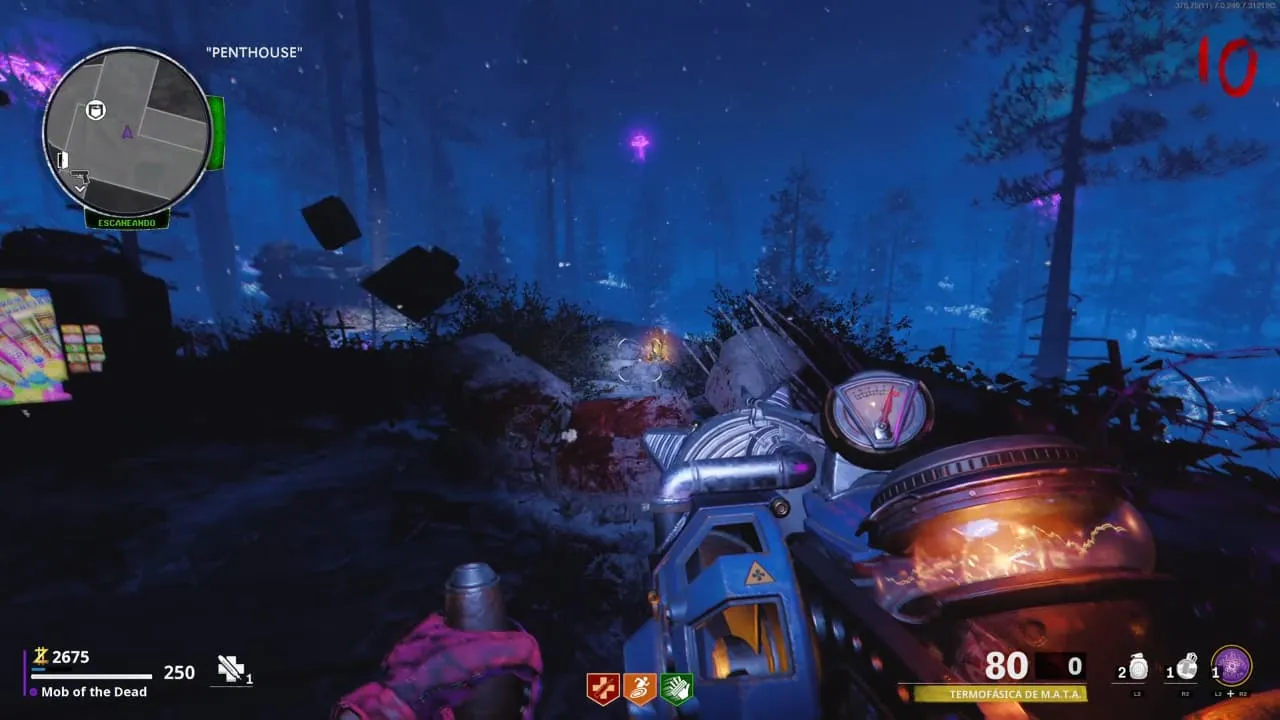Activate the purple field upgrade icon
This screenshot has height=720, width=1280.
click(1231, 666)
